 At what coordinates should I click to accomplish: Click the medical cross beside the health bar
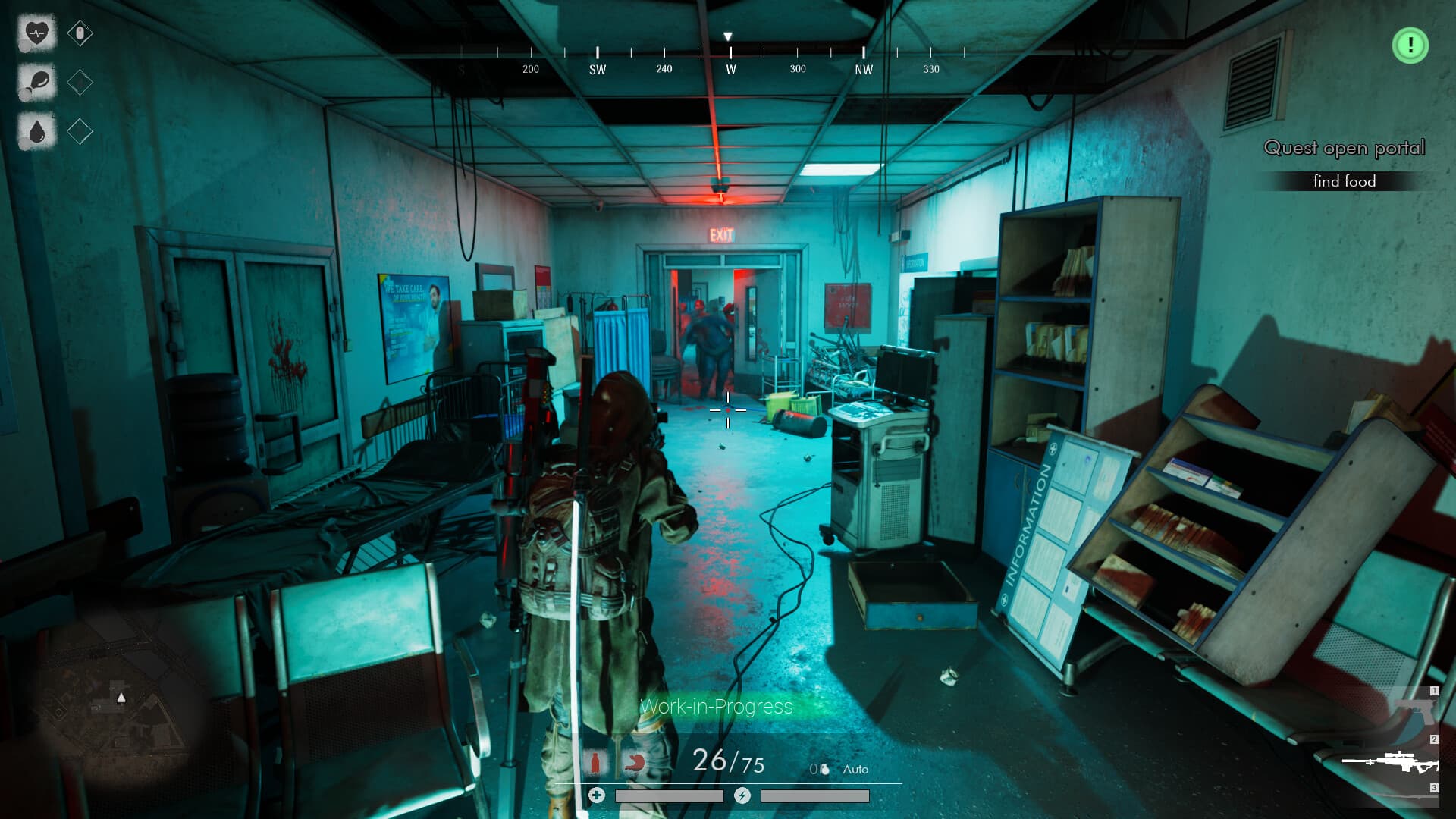pyautogui.click(x=597, y=796)
